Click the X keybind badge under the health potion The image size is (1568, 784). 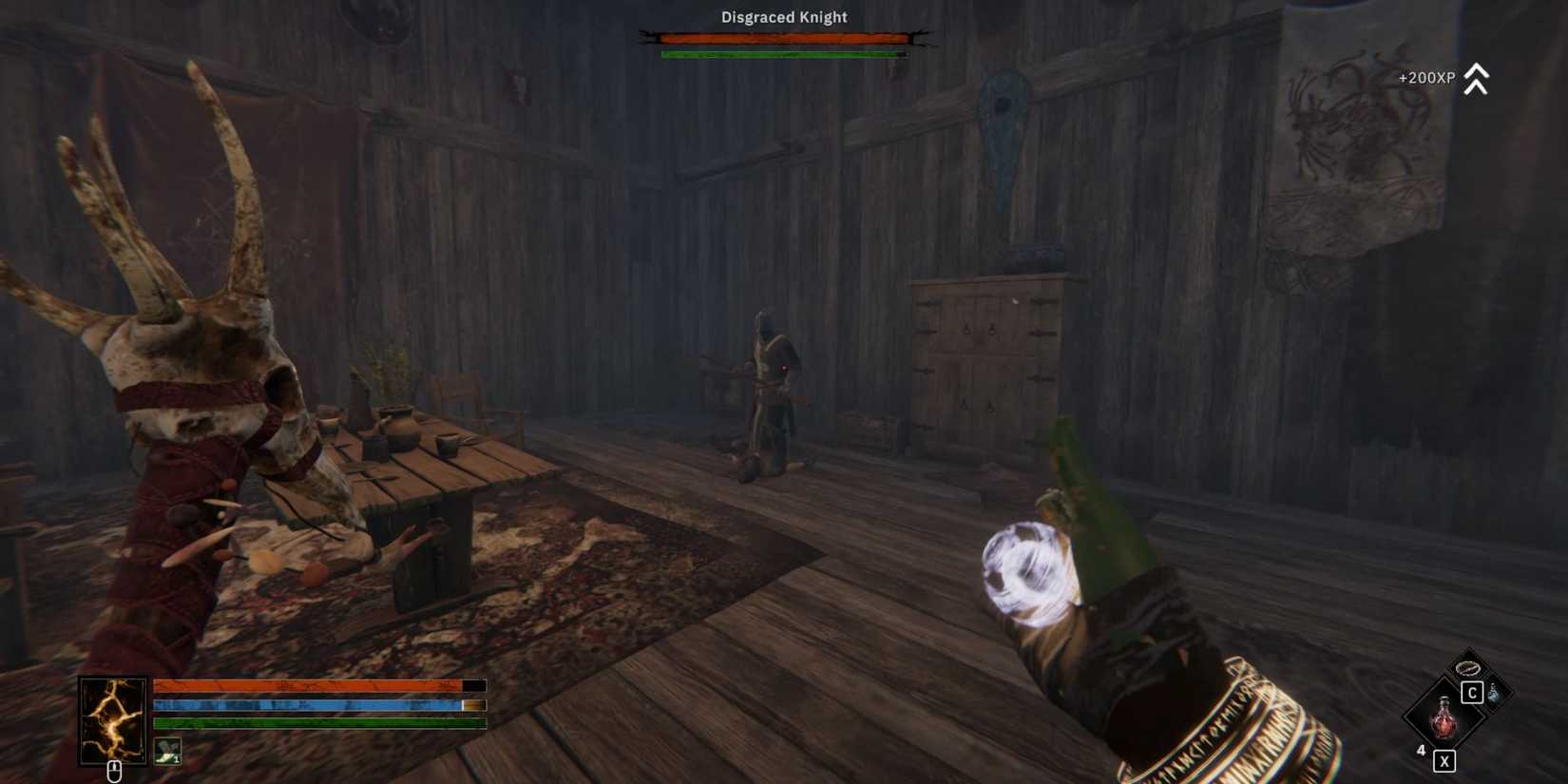coord(1444,760)
